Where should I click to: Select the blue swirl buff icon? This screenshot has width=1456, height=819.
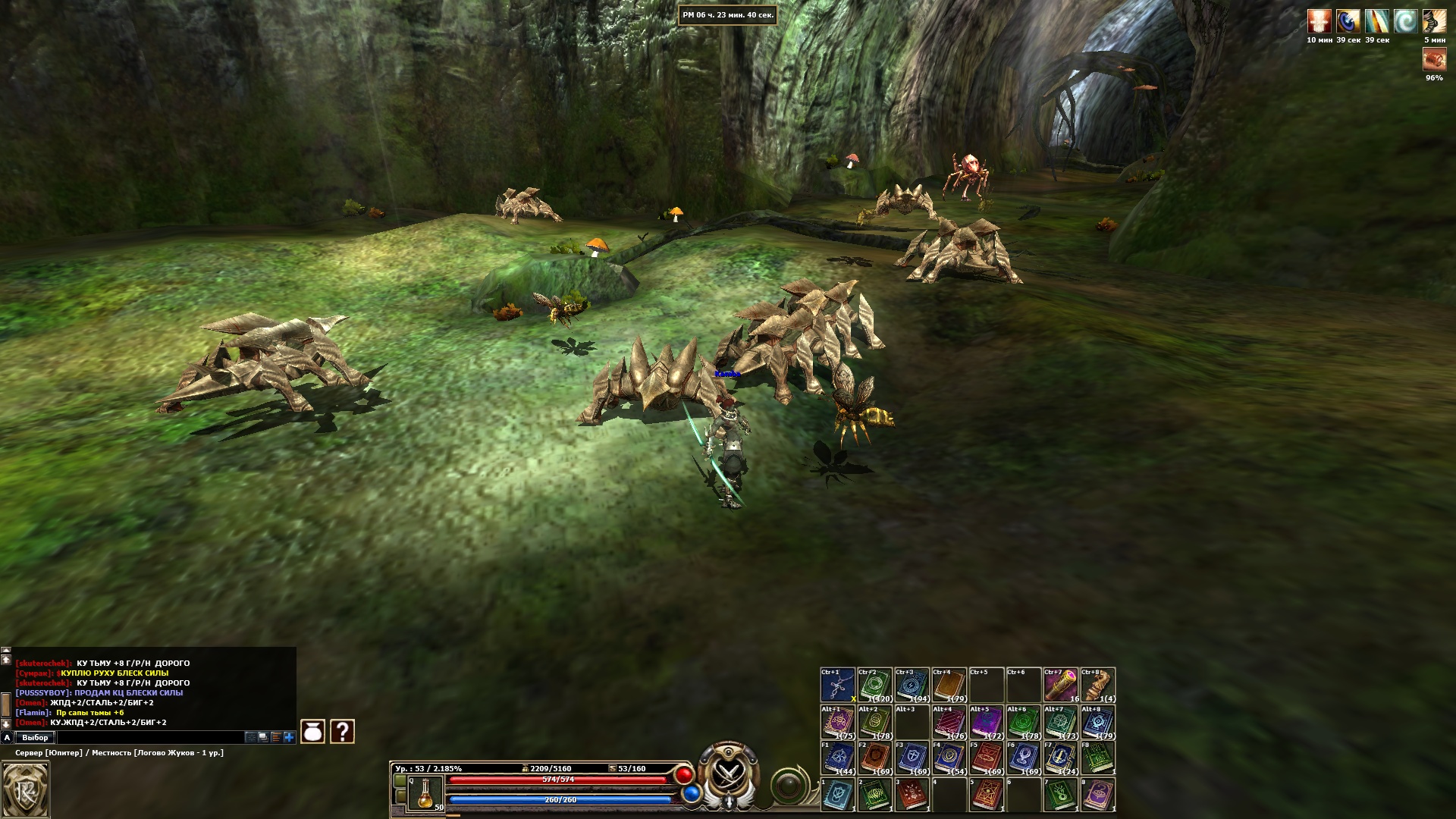1405,20
